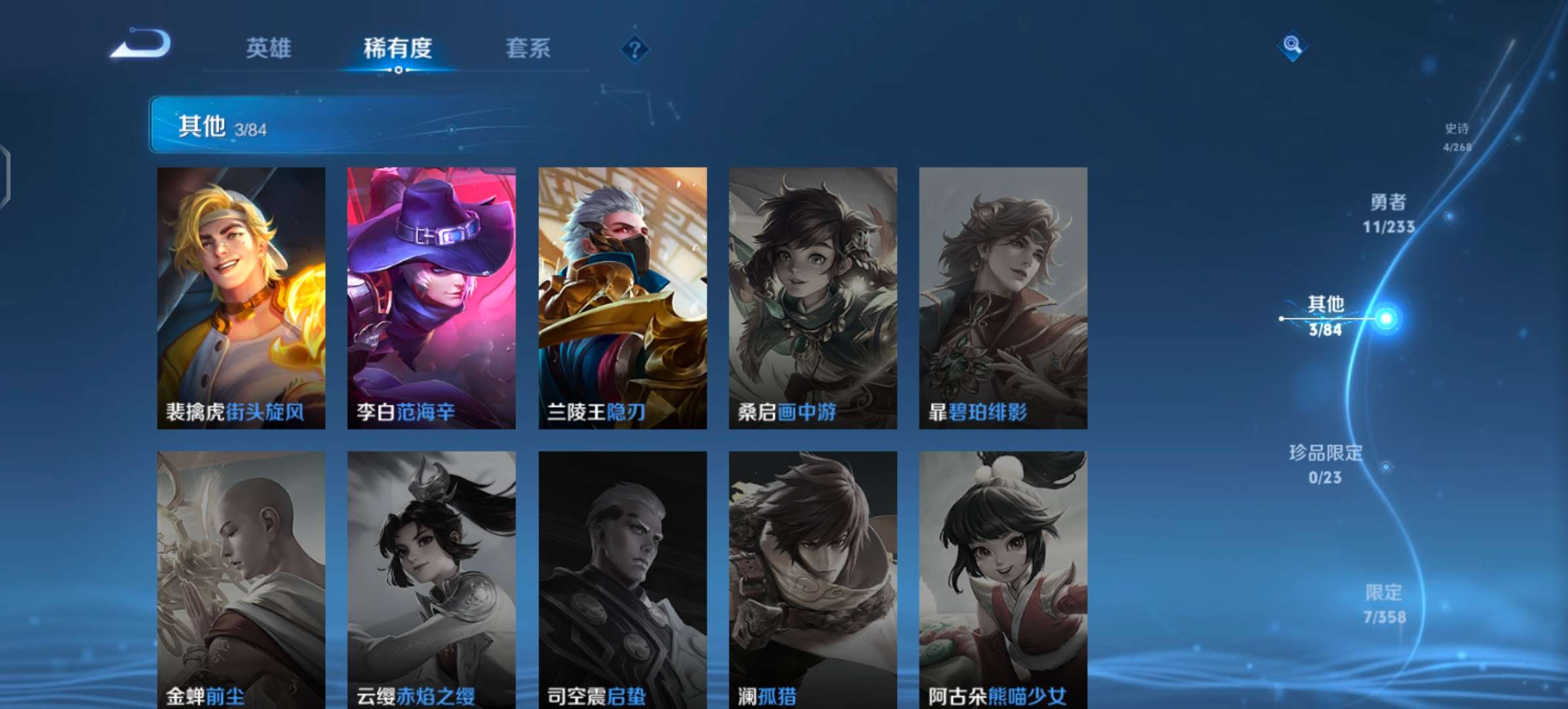Screen dimensions: 1568x709
Task: Select the 阿古朵 熊喵少女 skin card
Action: [x=1003, y=578]
